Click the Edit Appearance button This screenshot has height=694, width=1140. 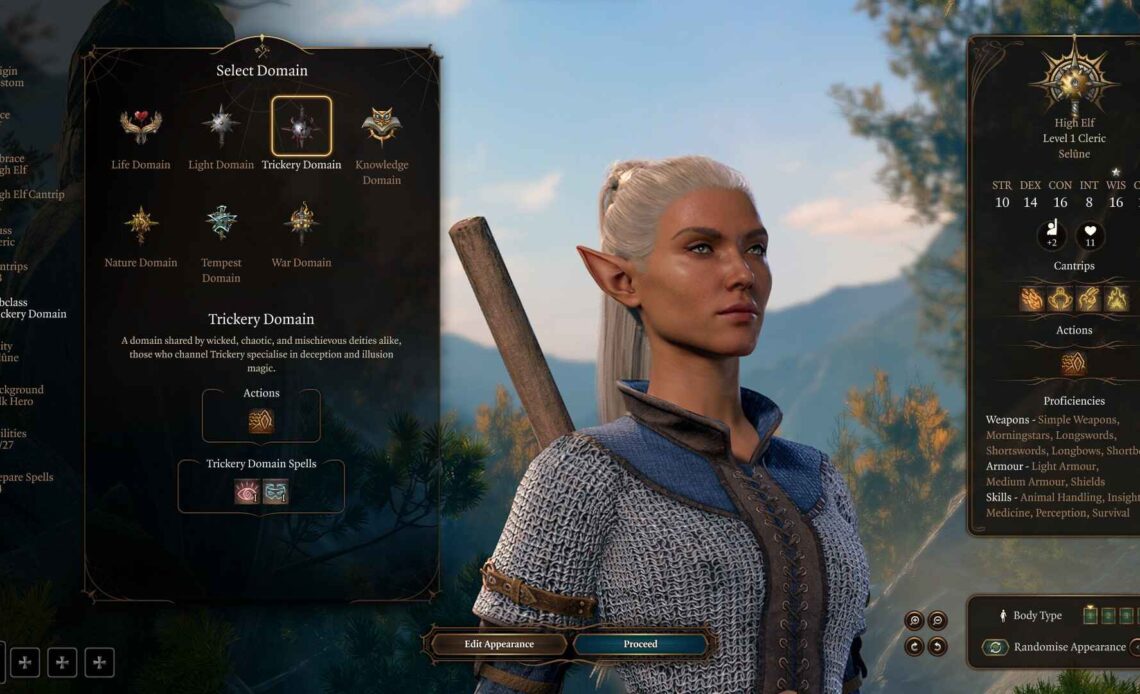pos(499,644)
